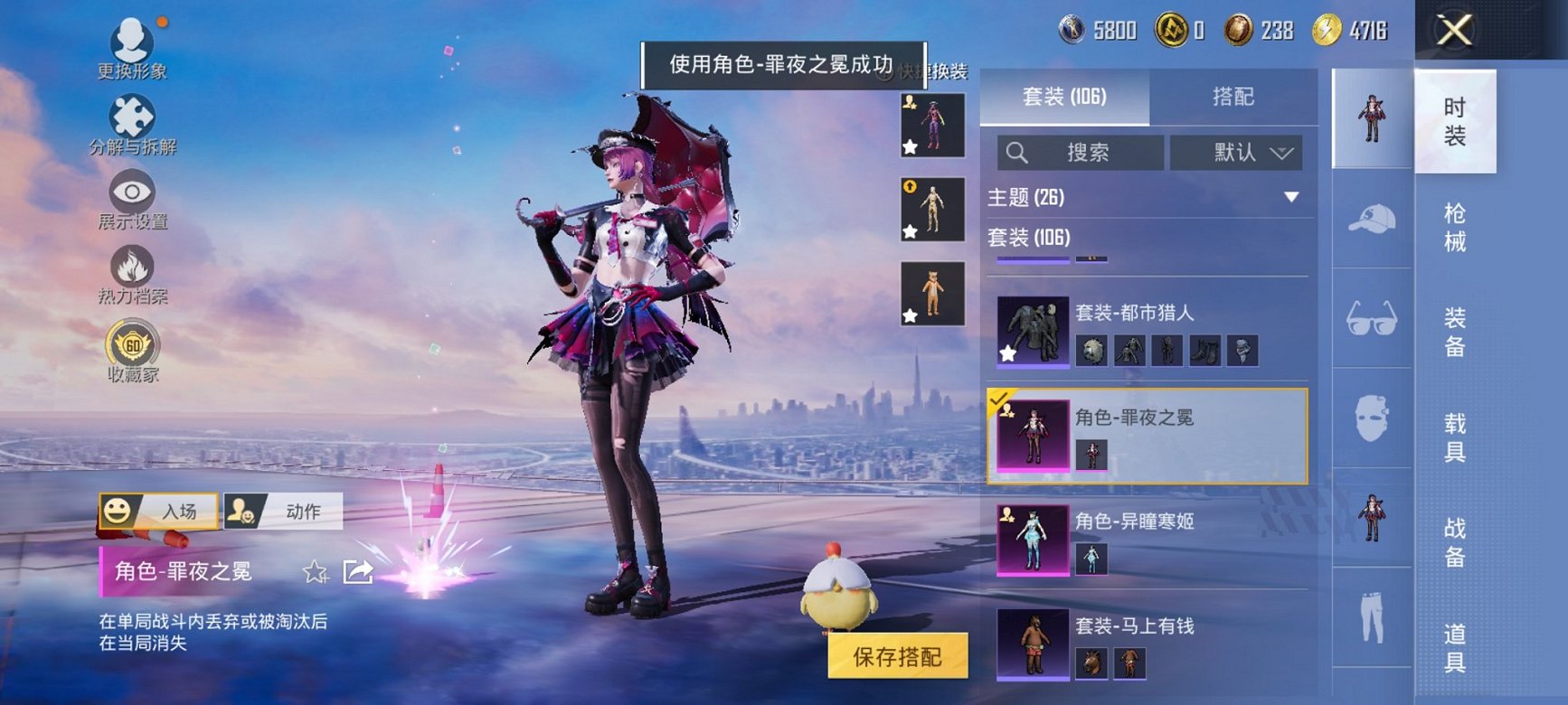This screenshot has width=1568, height=705.
Task: Open the pants category icon
Action: 1374,619
